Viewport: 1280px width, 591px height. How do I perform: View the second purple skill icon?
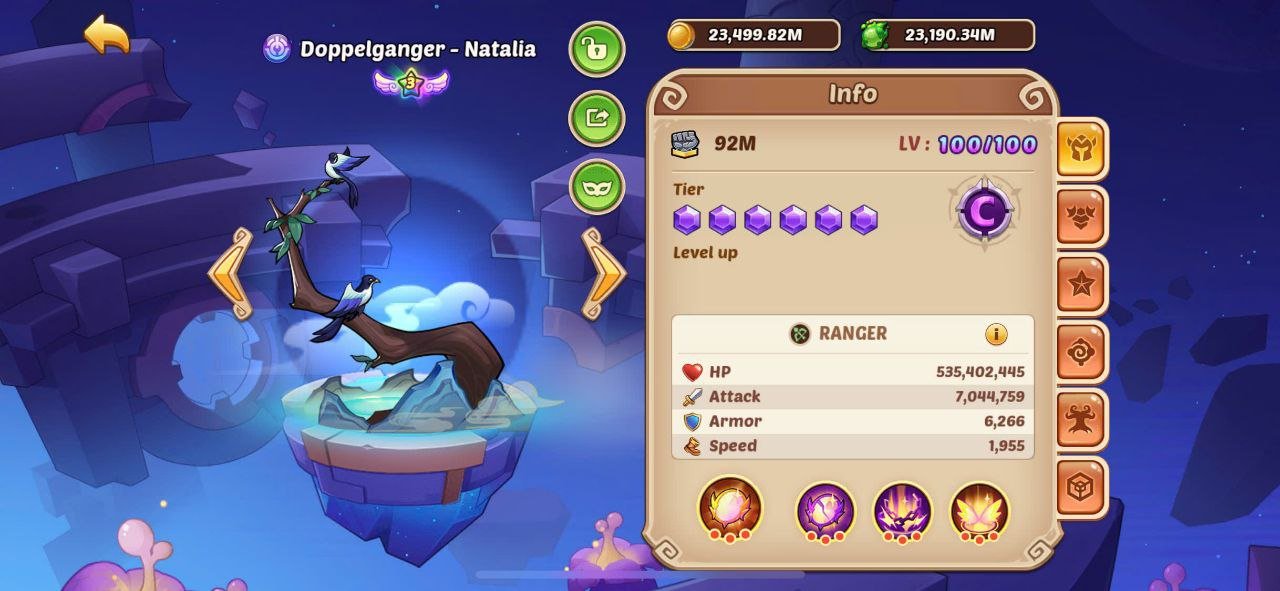pos(825,511)
